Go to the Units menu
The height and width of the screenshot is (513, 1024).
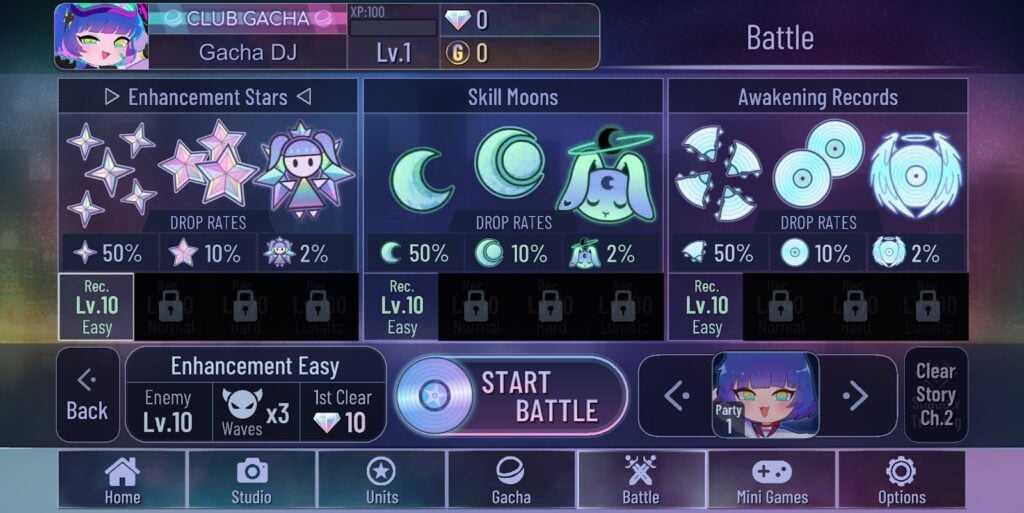pyautogui.click(x=381, y=480)
